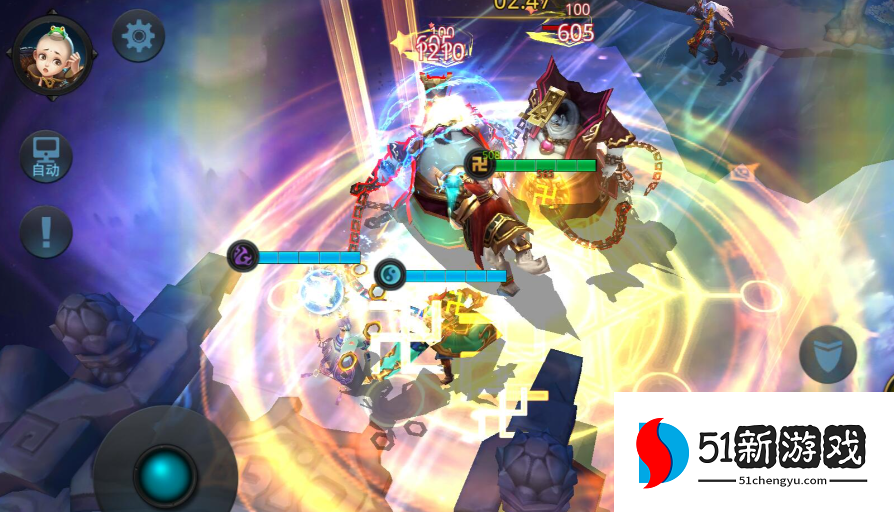Open the gear settings menu
Image resolution: width=894 pixels, height=512 pixels.
tap(138, 38)
